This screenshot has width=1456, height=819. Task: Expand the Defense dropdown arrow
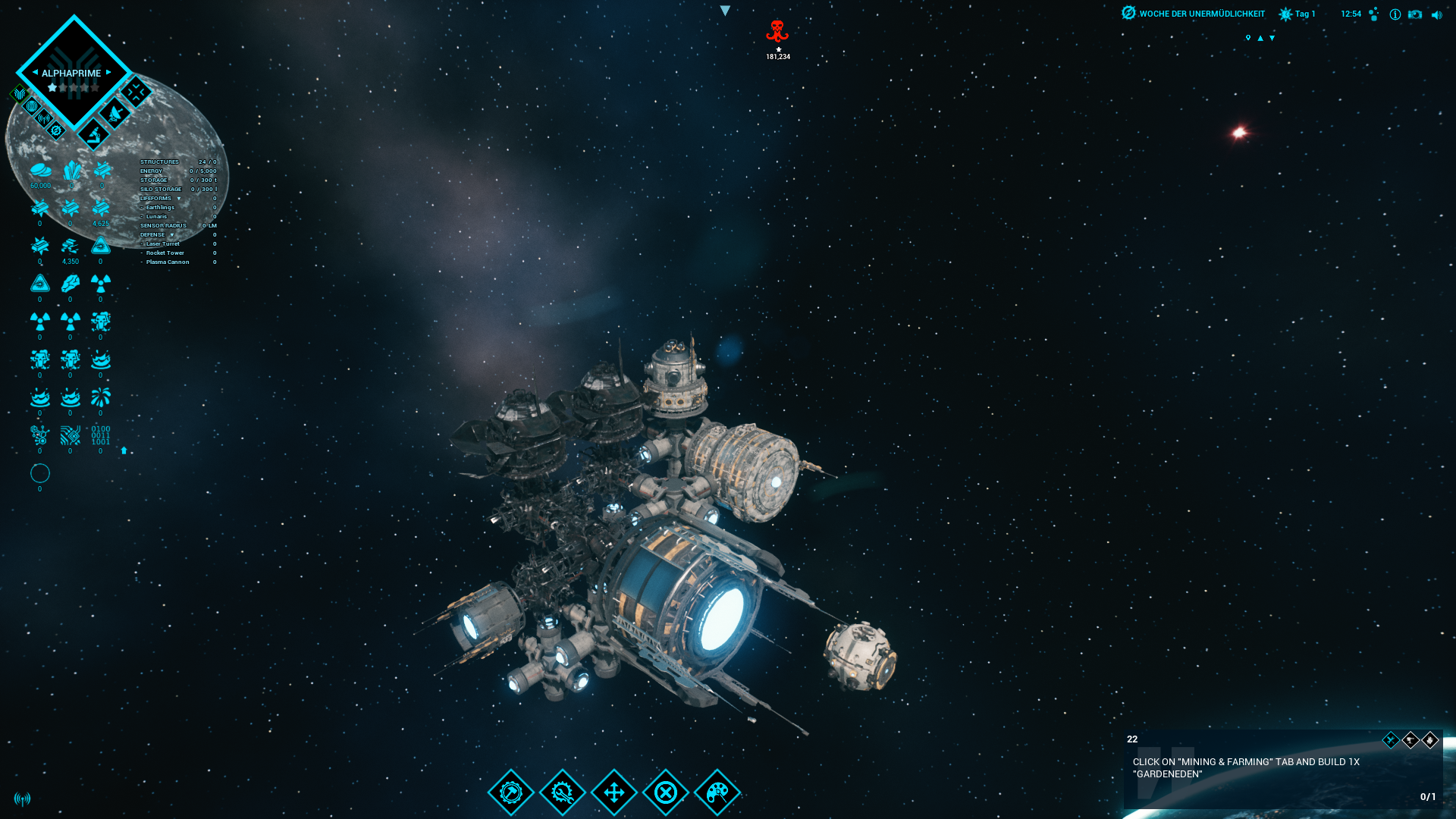(172, 235)
